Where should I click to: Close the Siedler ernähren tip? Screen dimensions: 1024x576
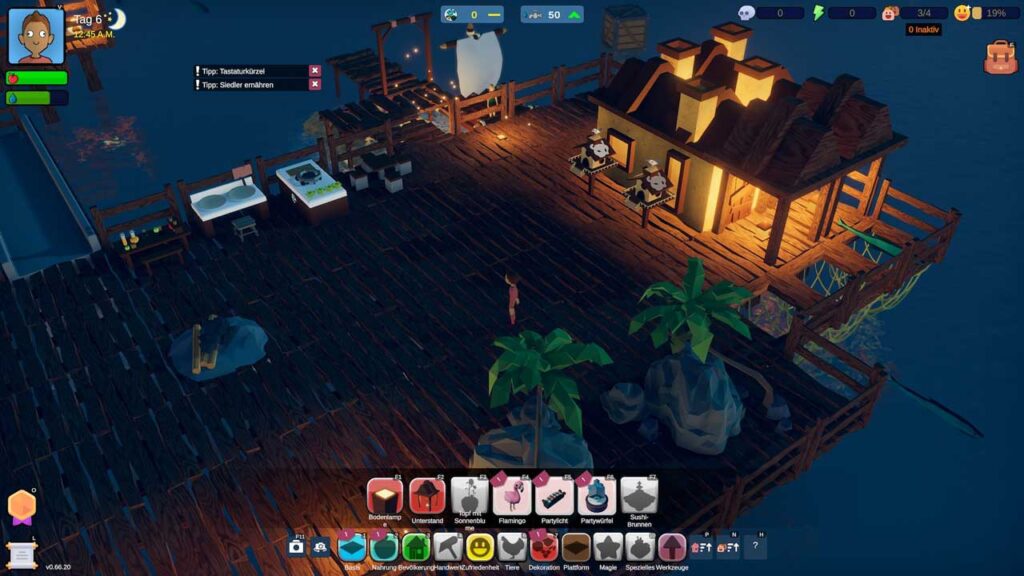pyautogui.click(x=315, y=85)
